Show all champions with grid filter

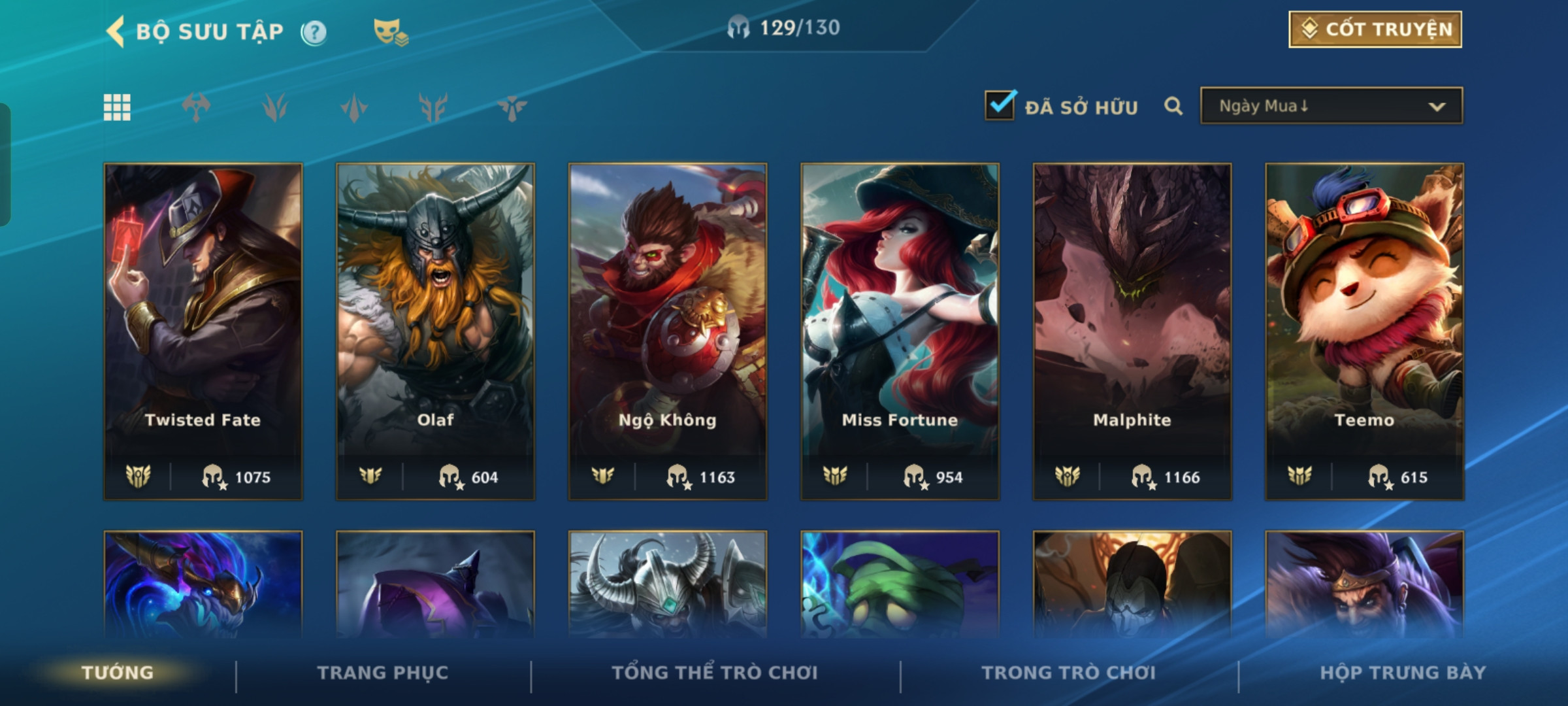coord(117,107)
